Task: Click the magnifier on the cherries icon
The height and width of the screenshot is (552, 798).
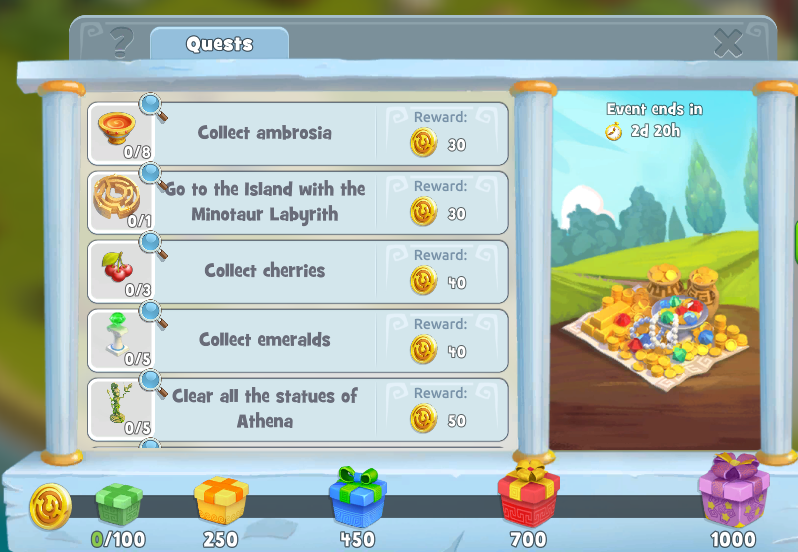Action: click(152, 243)
